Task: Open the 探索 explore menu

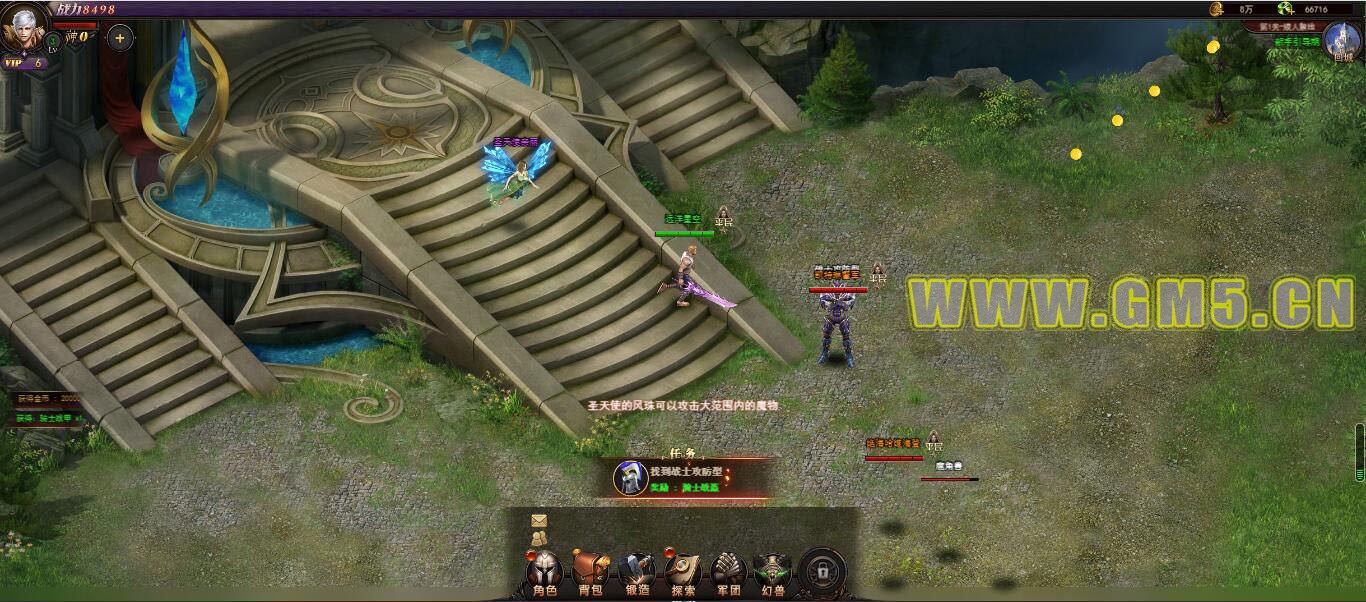Action: click(x=683, y=574)
